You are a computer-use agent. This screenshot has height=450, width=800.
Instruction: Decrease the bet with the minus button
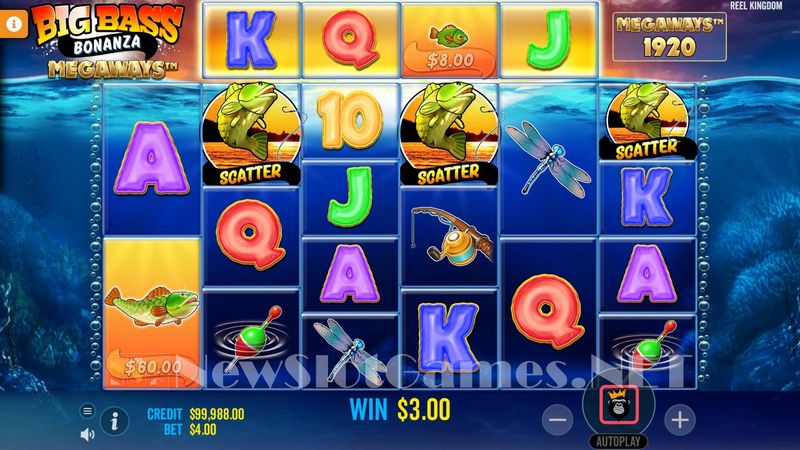pos(557,420)
